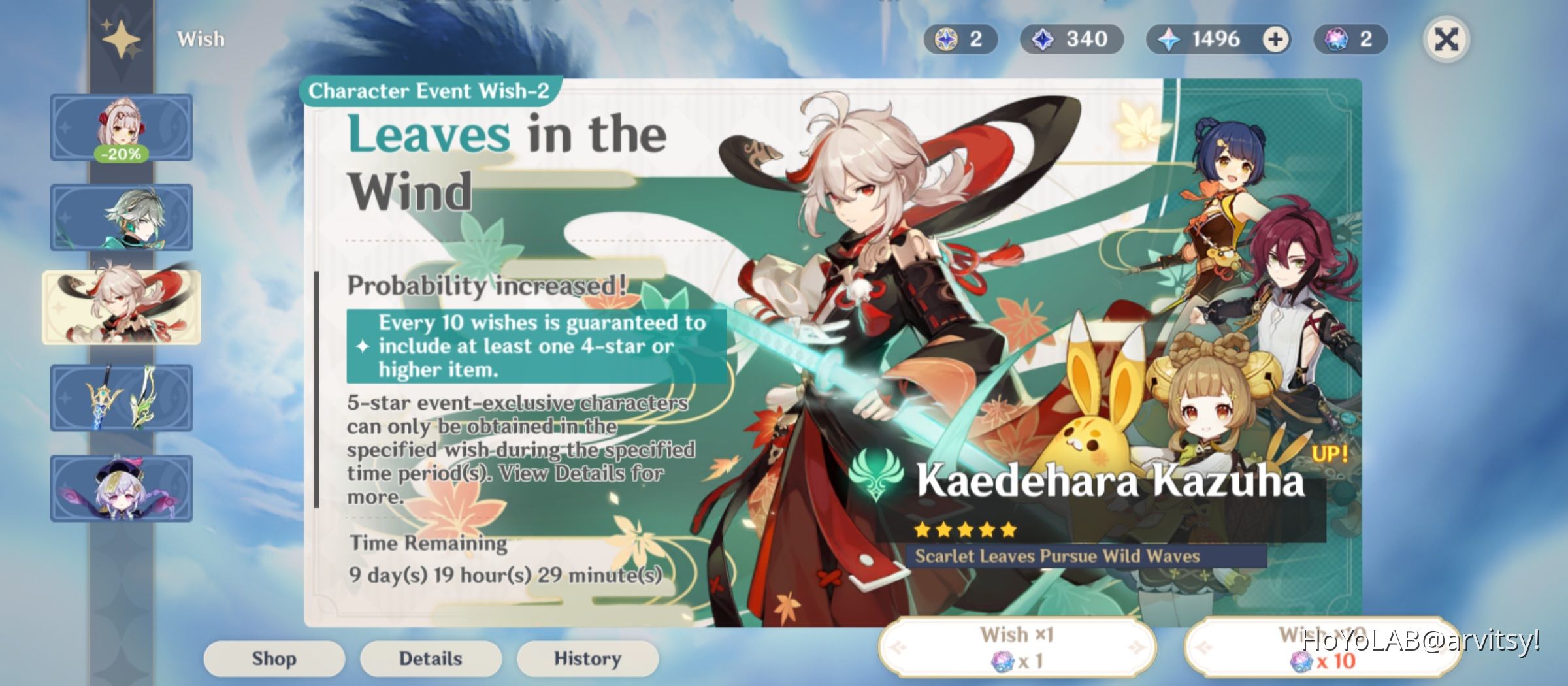Image resolution: width=1568 pixels, height=686 pixels.
Task: View banner Details
Action: [x=430, y=659]
